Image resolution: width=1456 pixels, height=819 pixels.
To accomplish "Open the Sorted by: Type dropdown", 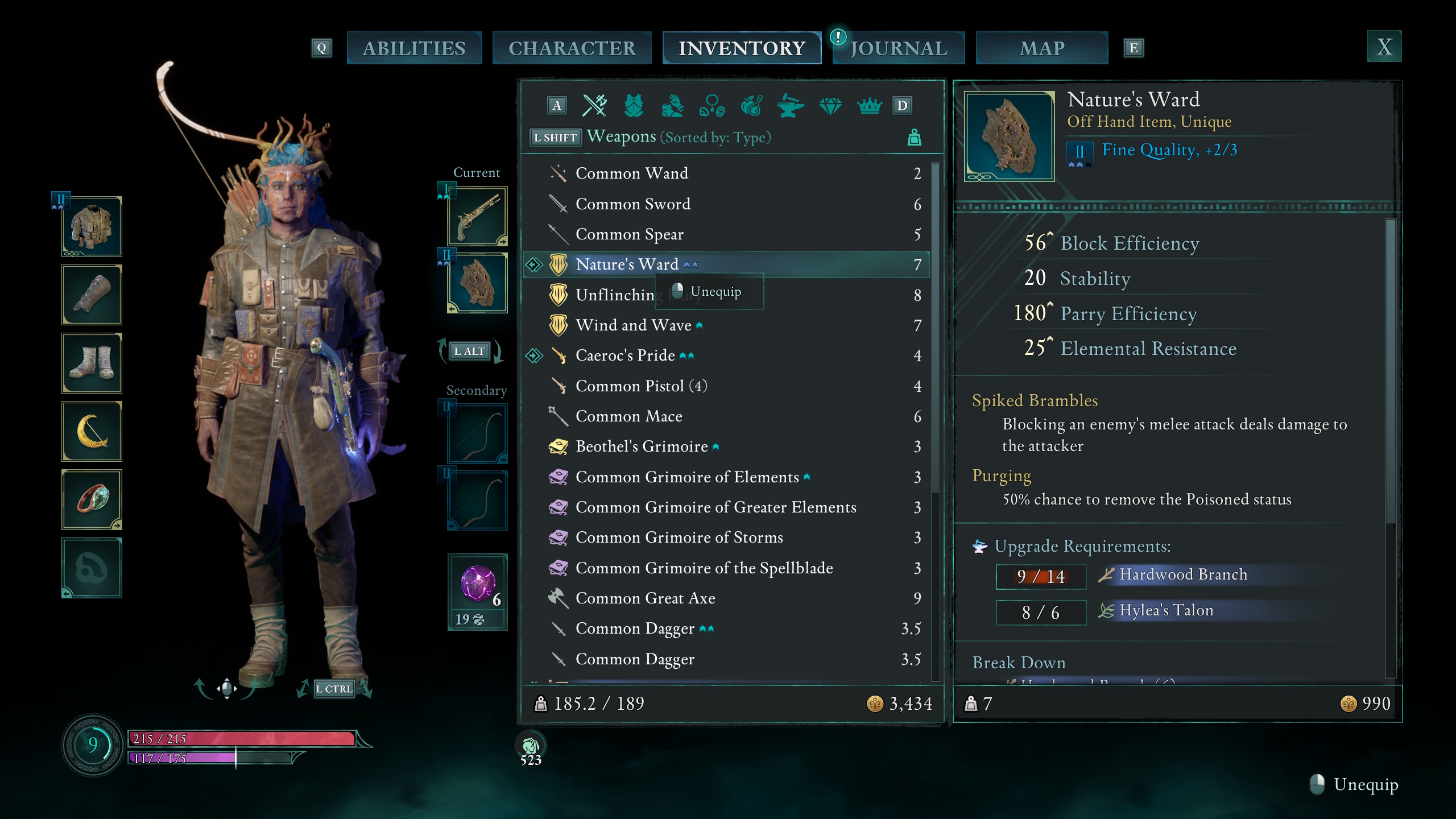I will (715, 137).
